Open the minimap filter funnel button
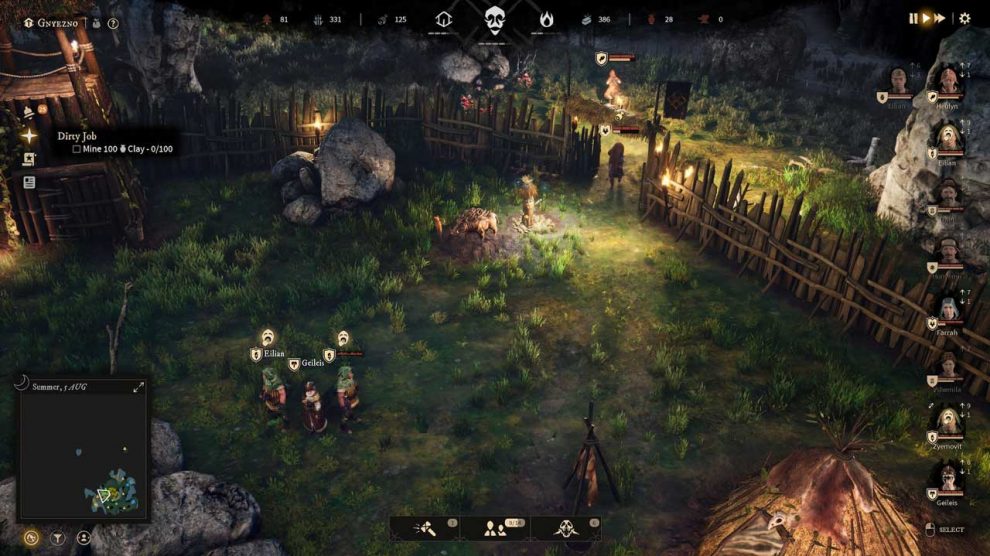The width and height of the screenshot is (990, 556). pyautogui.click(x=58, y=537)
